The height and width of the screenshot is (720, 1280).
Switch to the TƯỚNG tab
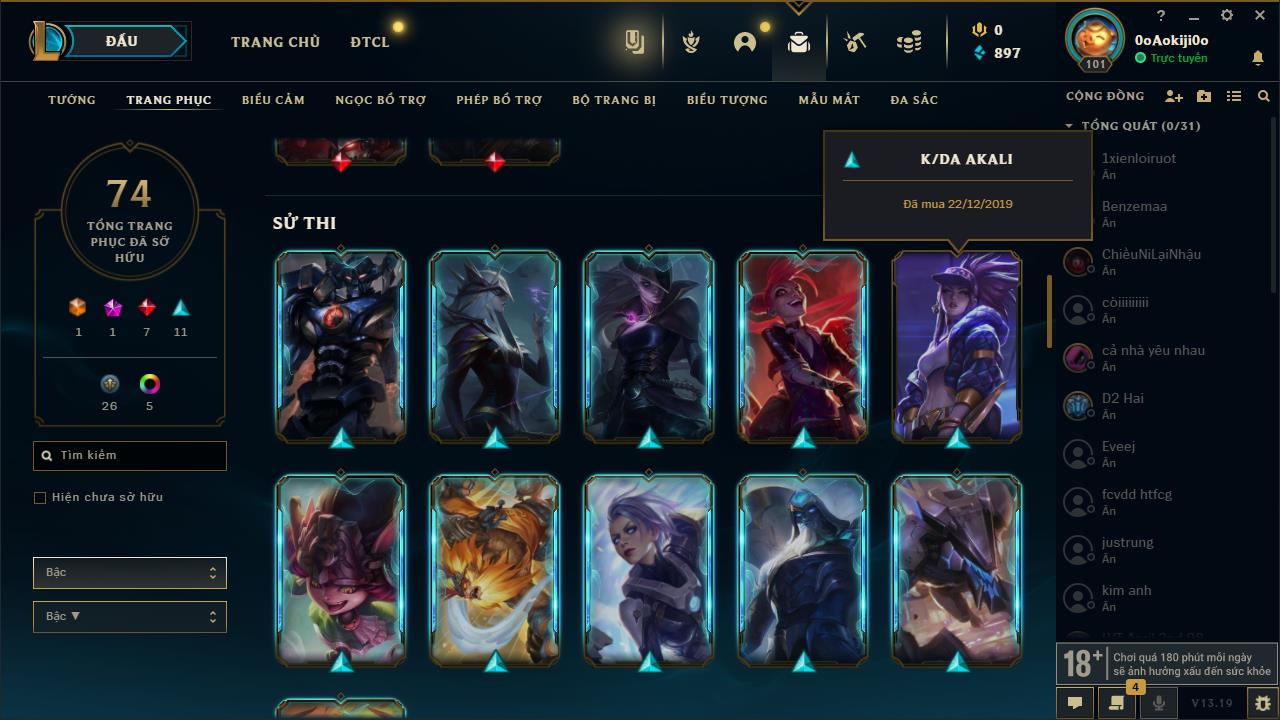pyautogui.click(x=71, y=100)
